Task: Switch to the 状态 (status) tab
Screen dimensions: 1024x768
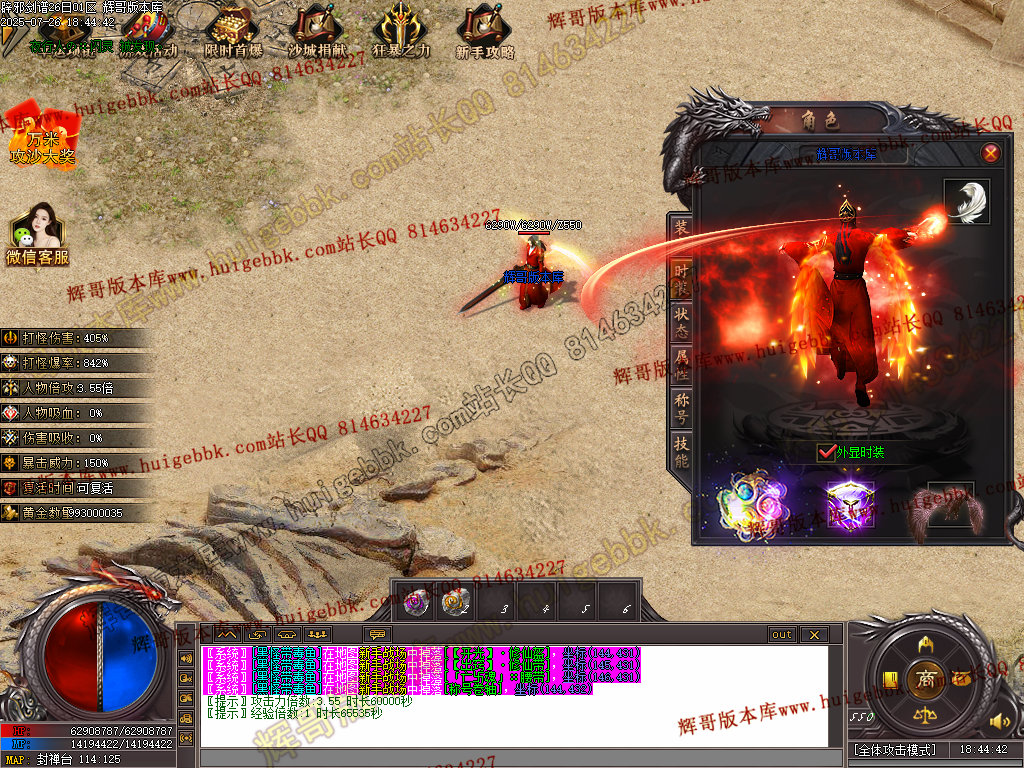Action: (x=681, y=322)
